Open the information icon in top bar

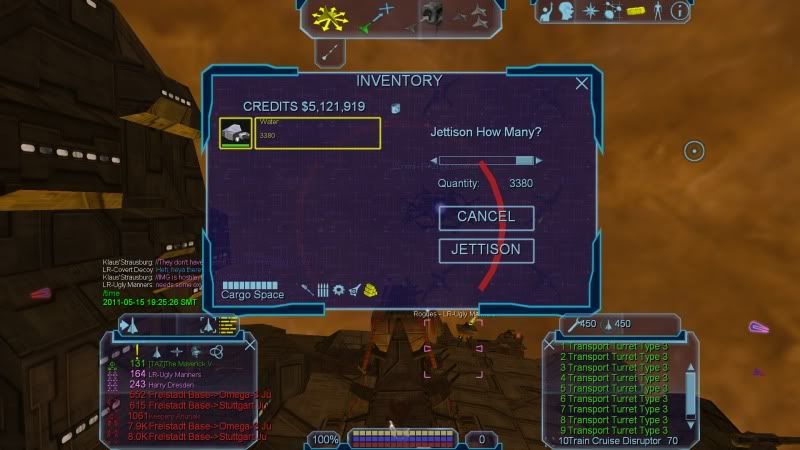[x=680, y=12]
